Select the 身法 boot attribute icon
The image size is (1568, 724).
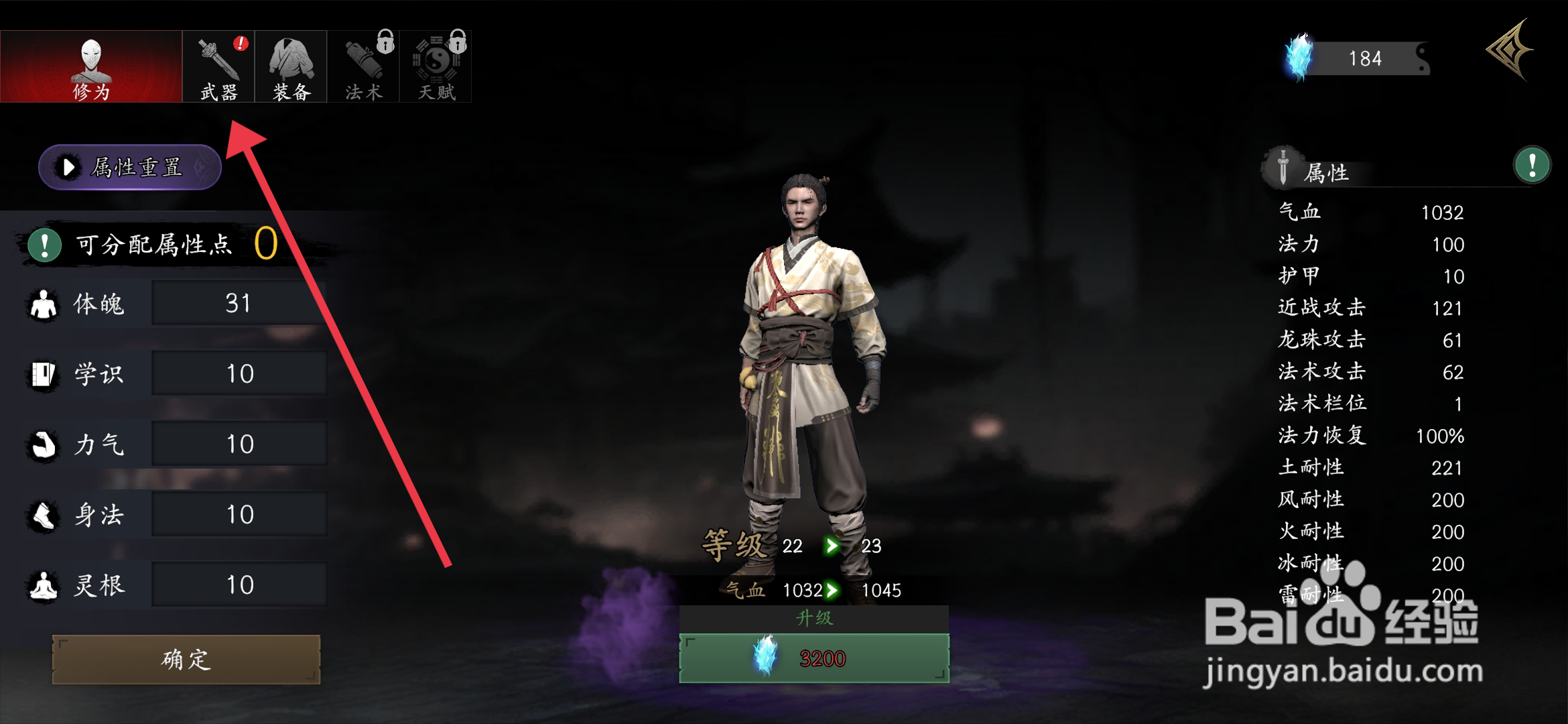pos(42,514)
